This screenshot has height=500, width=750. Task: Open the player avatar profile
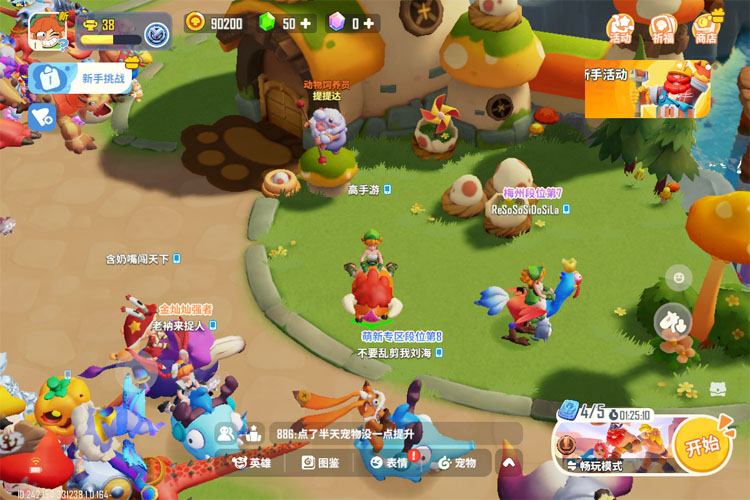[x=46, y=31]
